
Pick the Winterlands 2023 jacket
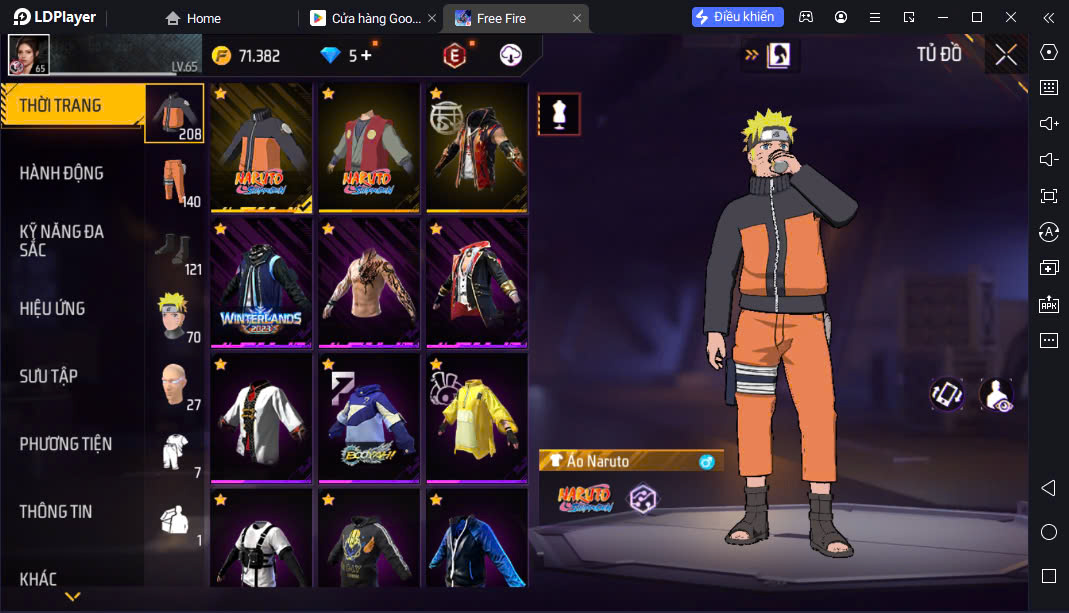pyautogui.click(x=262, y=282)
